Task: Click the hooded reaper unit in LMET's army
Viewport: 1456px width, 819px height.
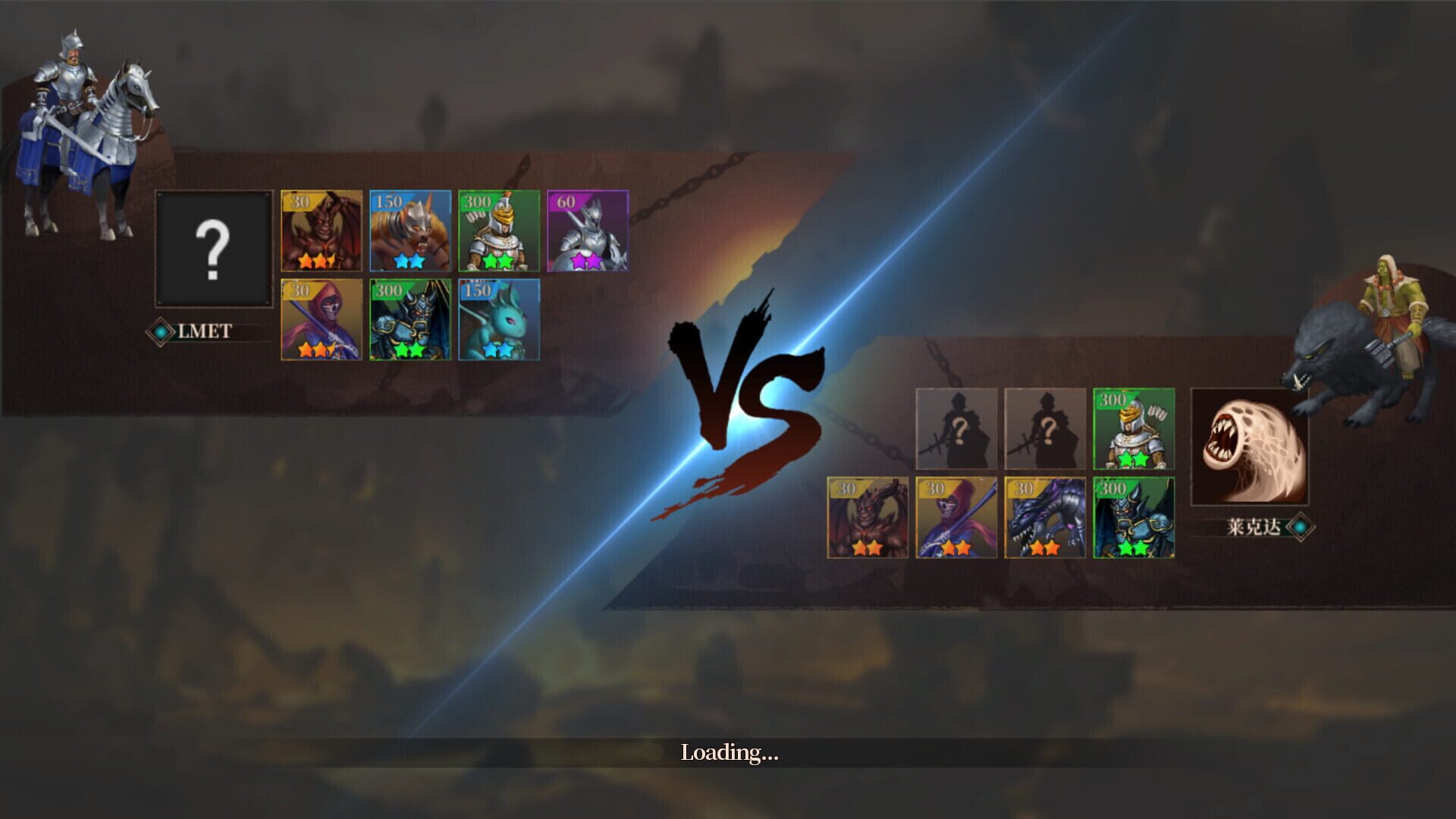Action: tap(322, 318)
